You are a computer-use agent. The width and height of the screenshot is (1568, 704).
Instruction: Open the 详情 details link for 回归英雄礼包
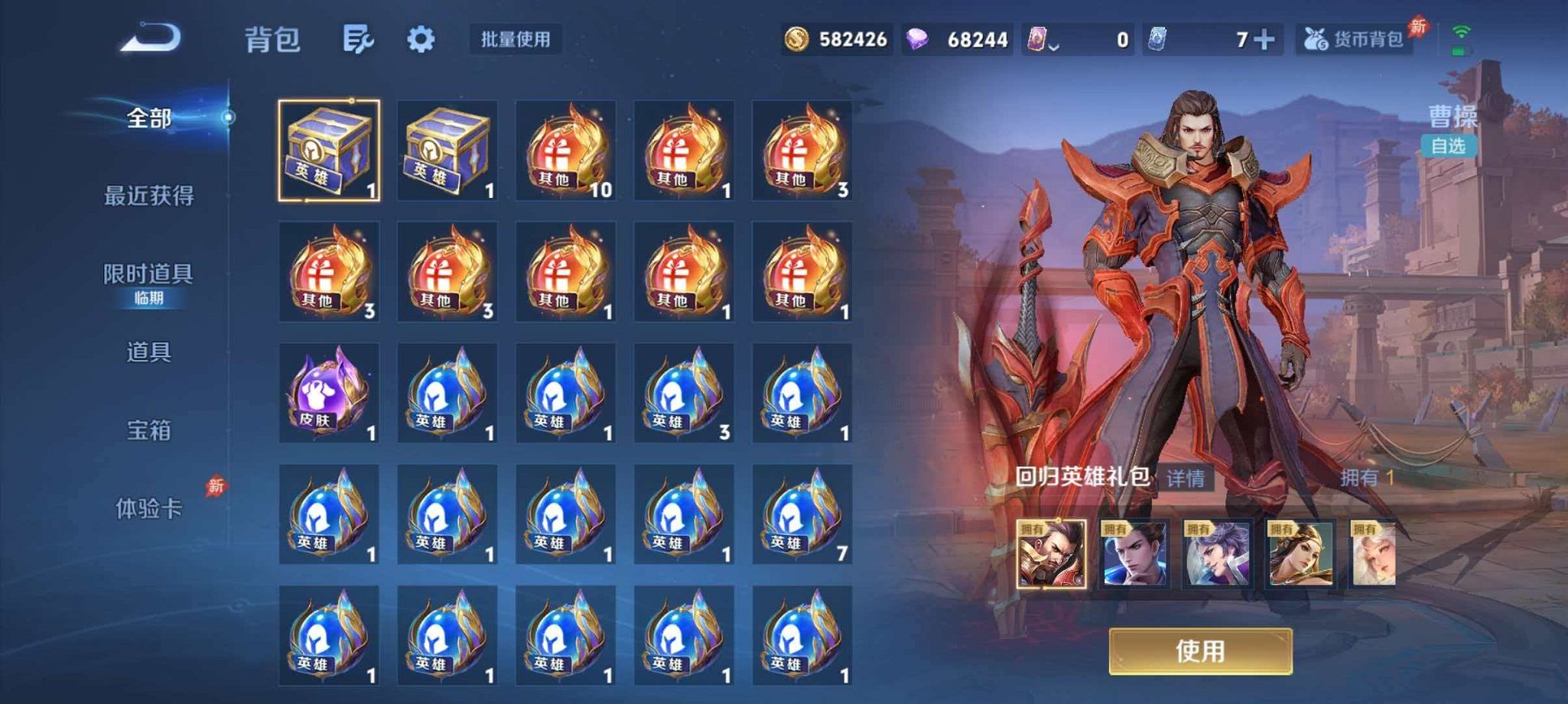pyautogui.click(x=1187, y=479)
